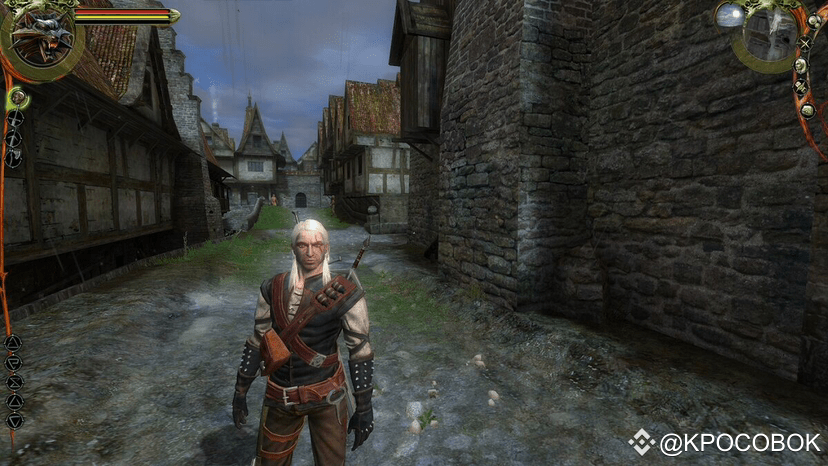Click the wolf medallion
Screen dimensions: 828x466
click(42, 38)
